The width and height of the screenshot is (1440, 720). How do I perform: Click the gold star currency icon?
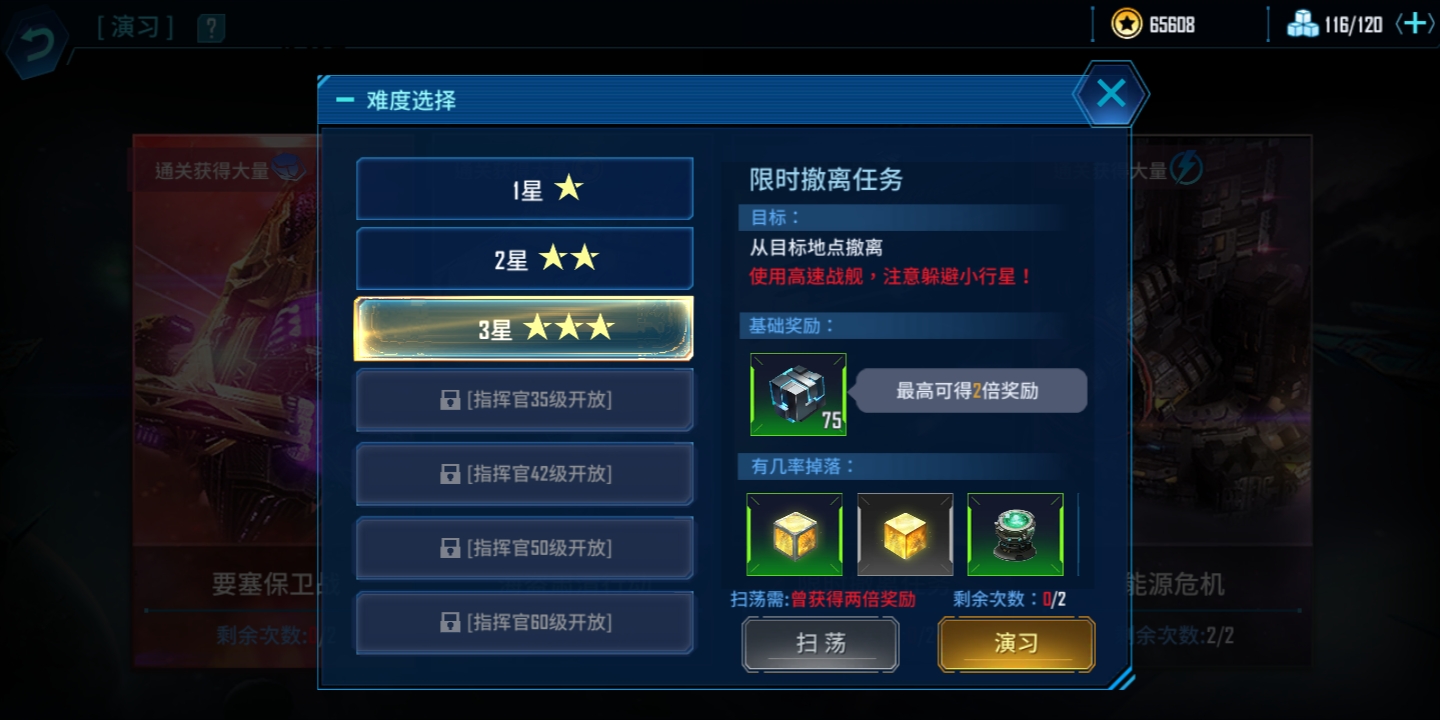(x=1128, y=25)
